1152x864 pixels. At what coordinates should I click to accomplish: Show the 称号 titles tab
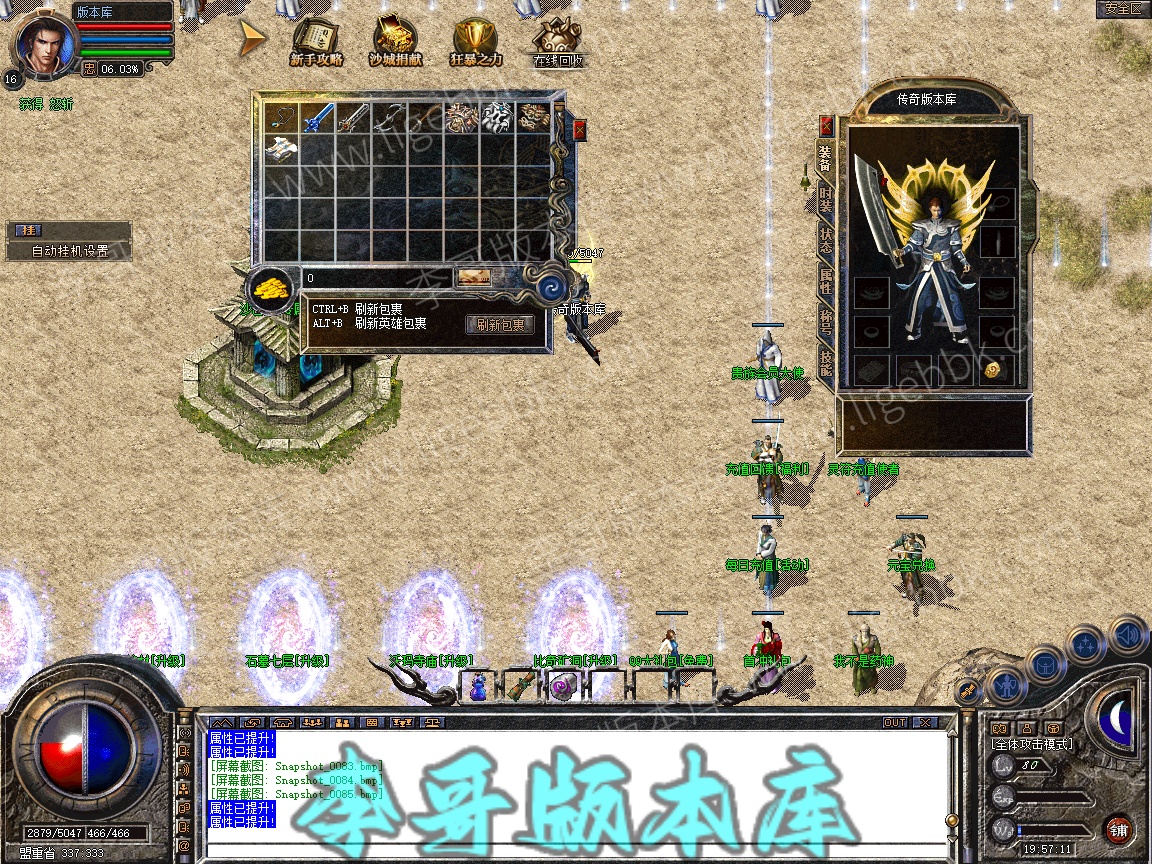826,322
